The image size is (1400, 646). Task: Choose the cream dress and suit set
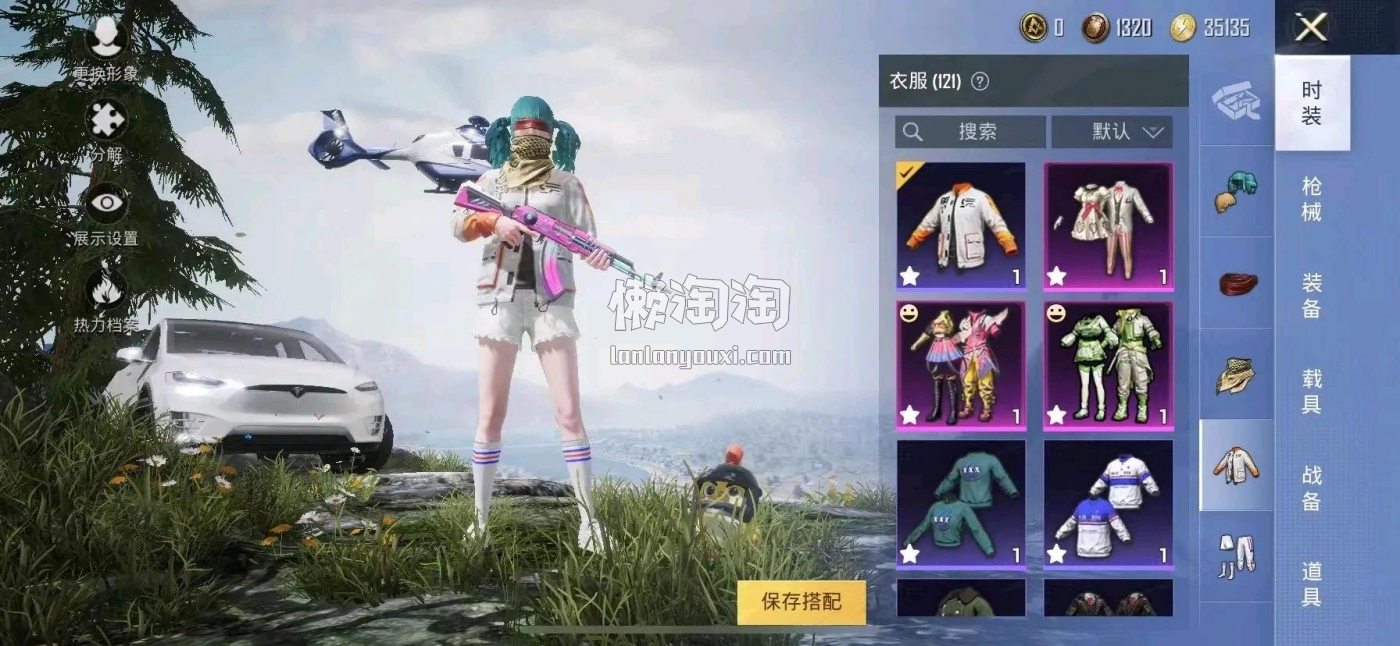(x=1108, y=226)
